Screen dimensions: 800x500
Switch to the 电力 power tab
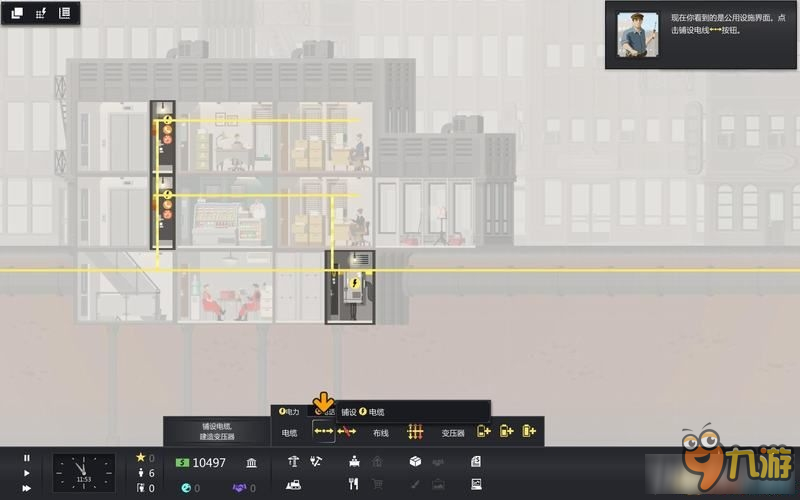(290, 411)
